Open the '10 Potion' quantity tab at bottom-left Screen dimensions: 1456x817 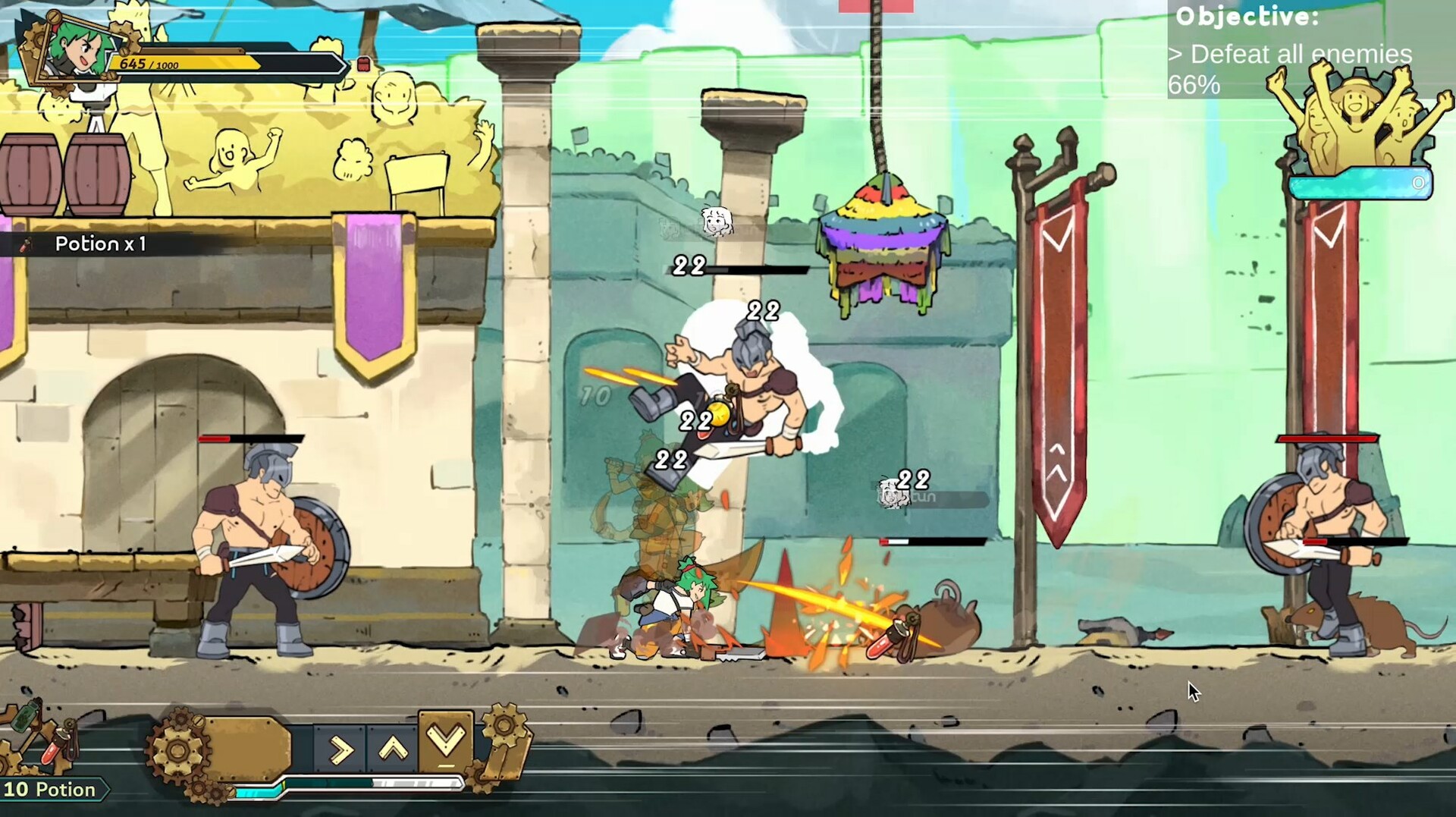tap(49, 789)
